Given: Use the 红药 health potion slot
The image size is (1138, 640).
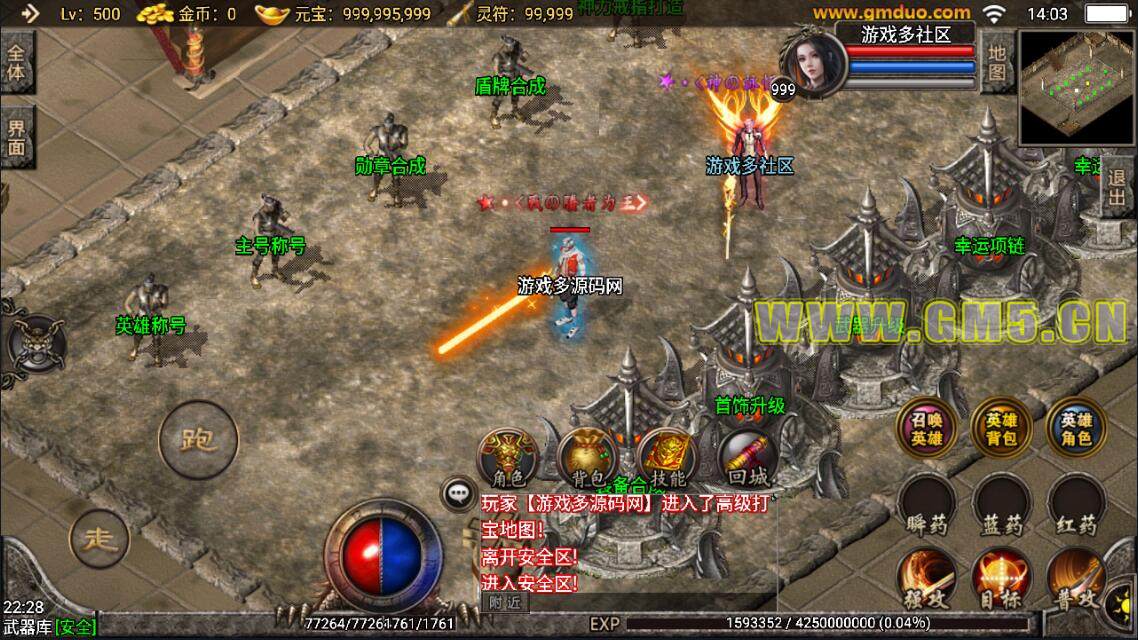Looking at the screenshot, I should [1076, 506].
